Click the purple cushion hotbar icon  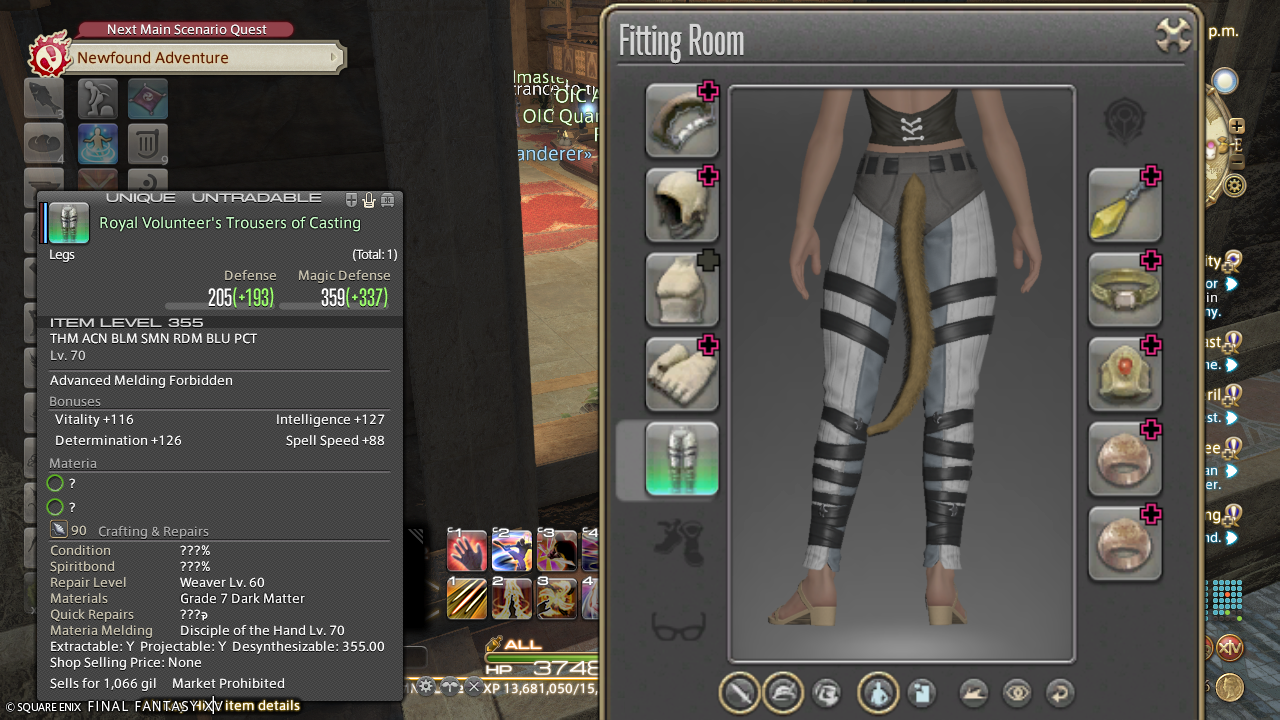pos(147,99)
